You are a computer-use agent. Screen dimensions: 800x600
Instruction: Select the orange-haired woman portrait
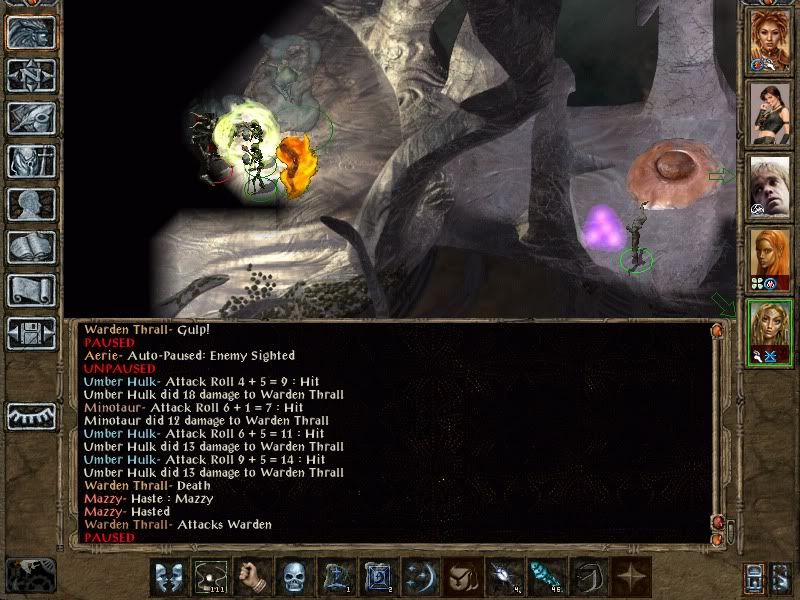point(770,259)
